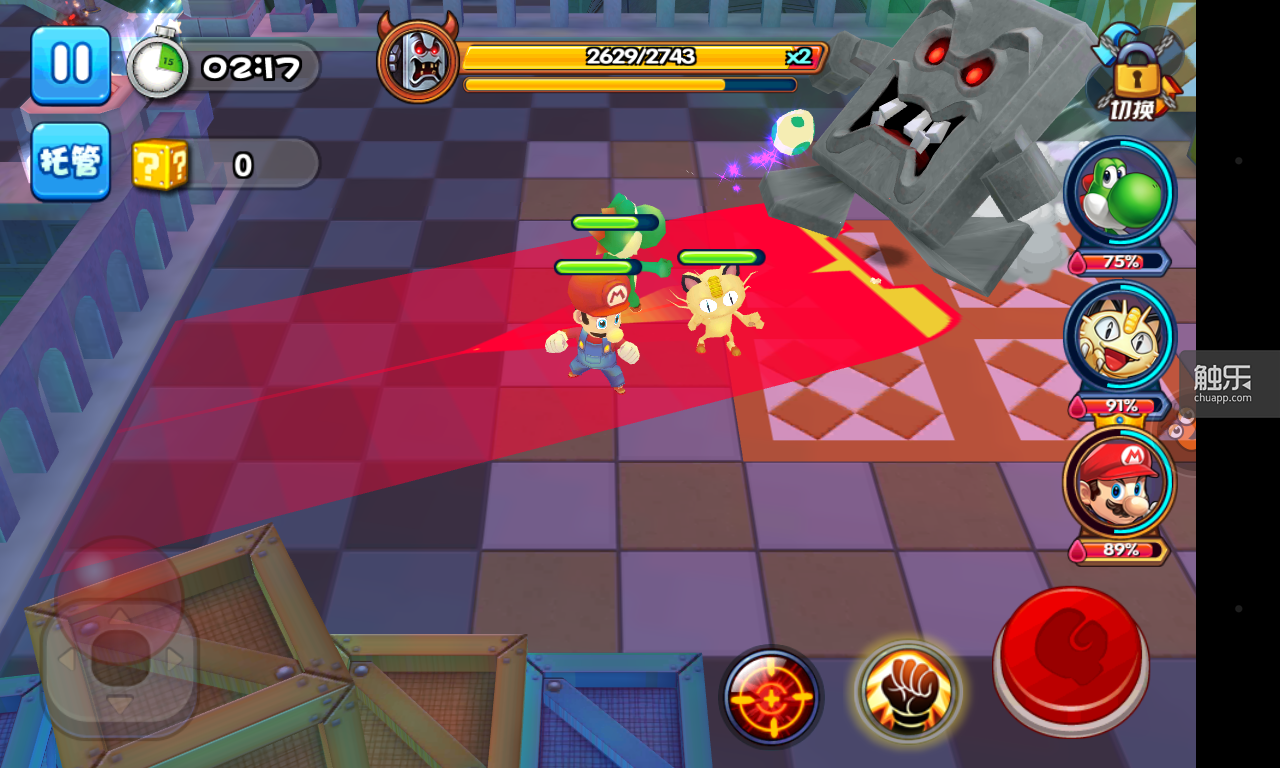Activate the flaming fist skill

pos(907,692)
